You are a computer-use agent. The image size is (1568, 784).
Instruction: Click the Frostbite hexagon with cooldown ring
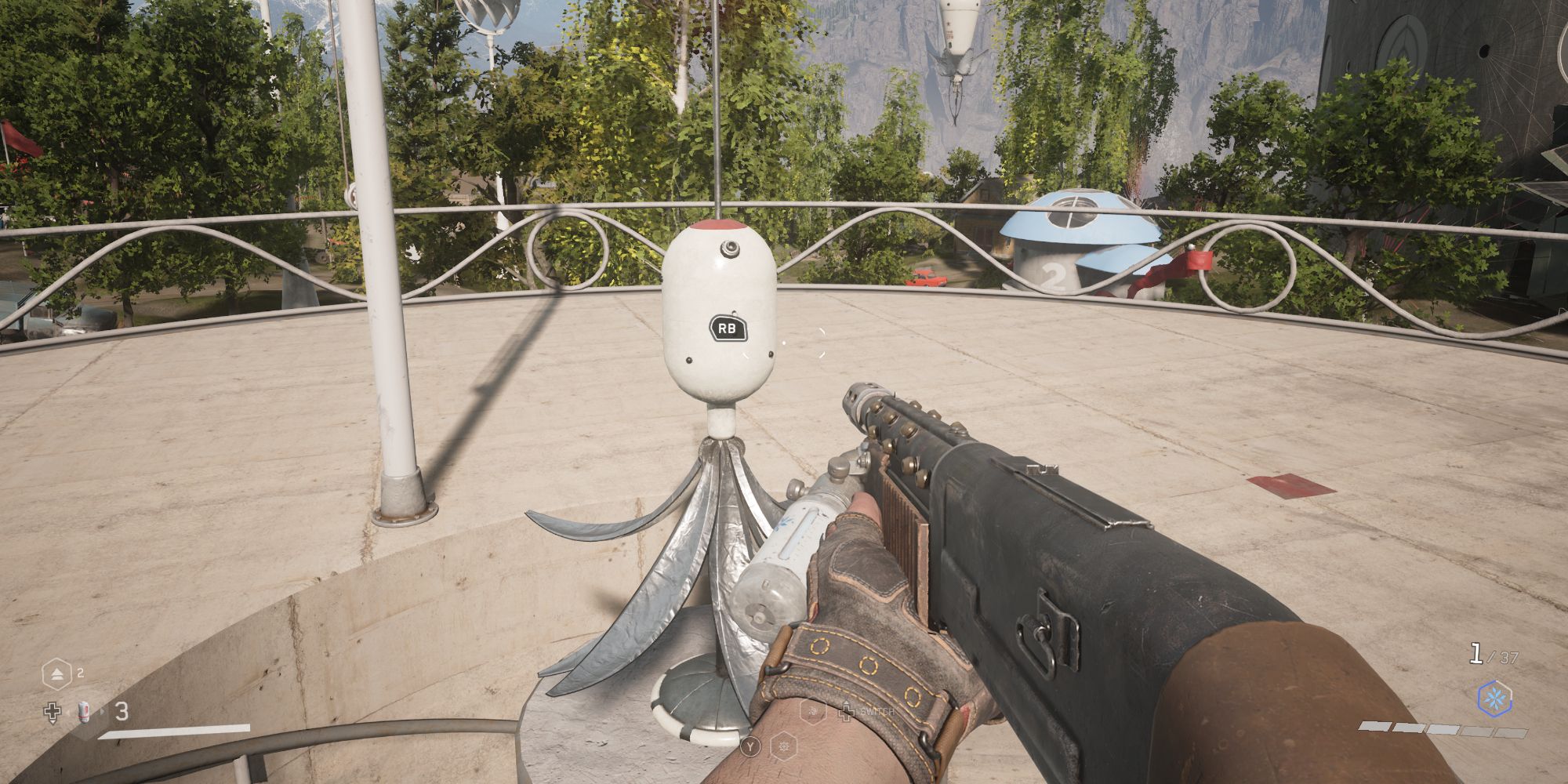coord(1496,699)
